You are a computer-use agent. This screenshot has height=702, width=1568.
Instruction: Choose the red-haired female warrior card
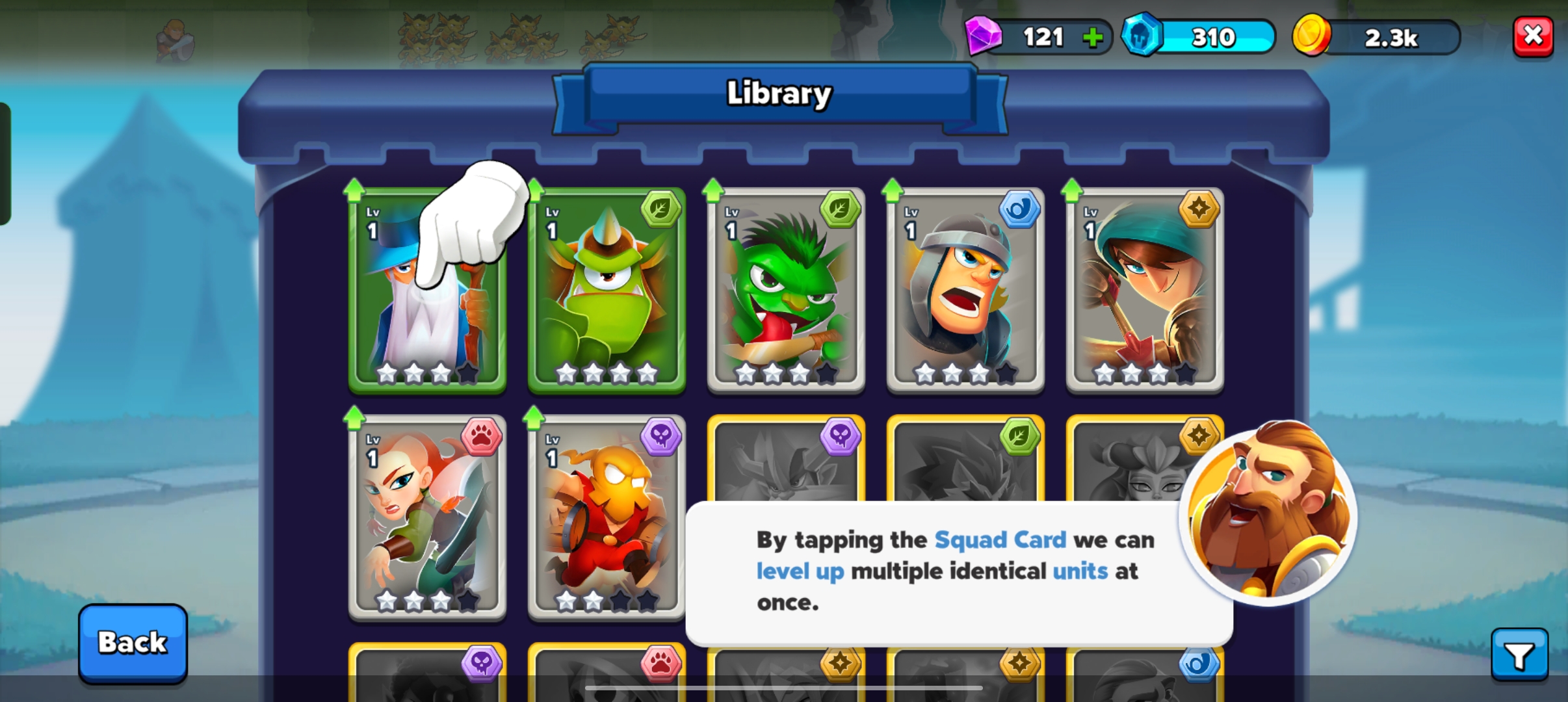click(x=427, y=517)
